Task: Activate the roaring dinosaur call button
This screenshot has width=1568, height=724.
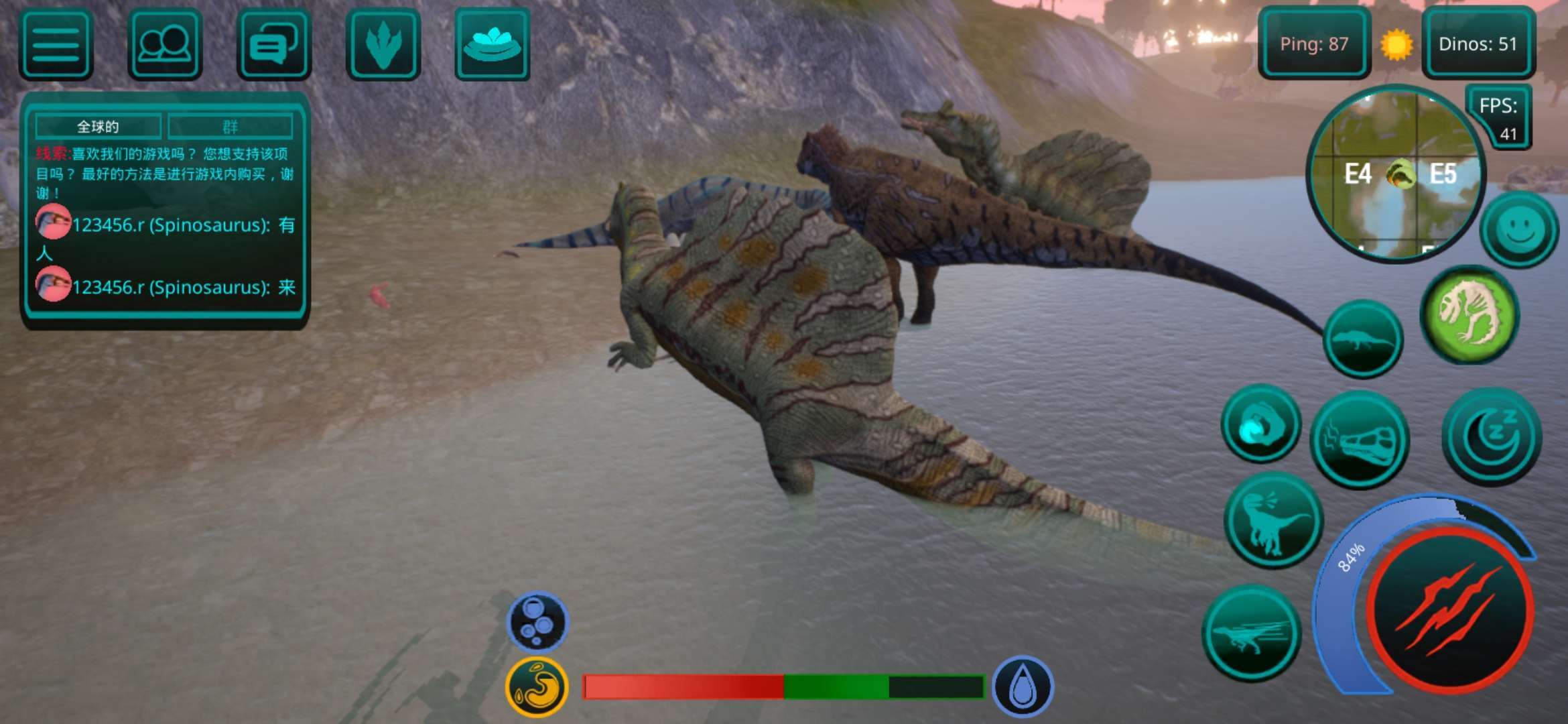Action: tap(1272, 520)
